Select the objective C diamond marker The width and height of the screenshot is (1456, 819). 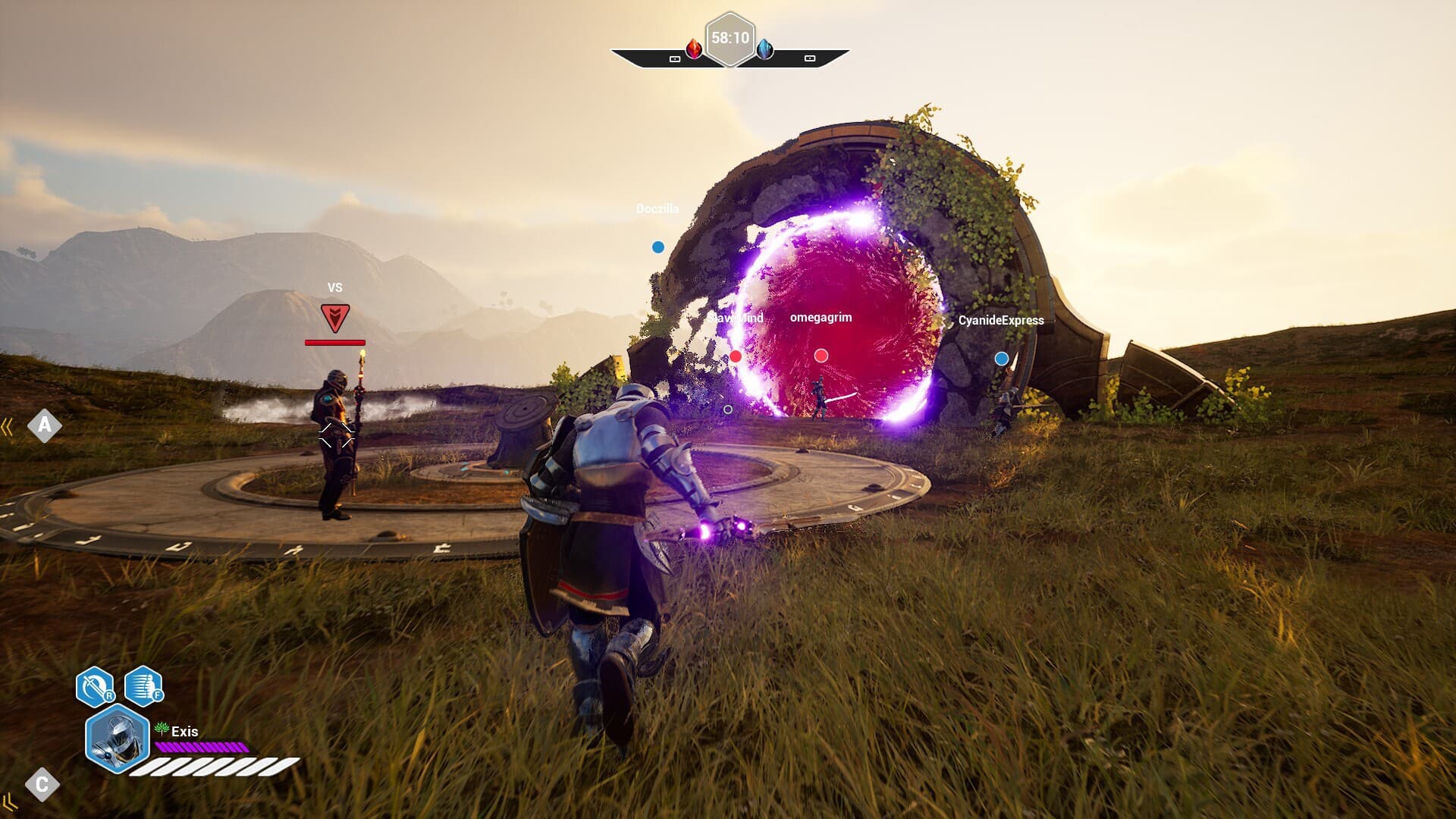42,784
